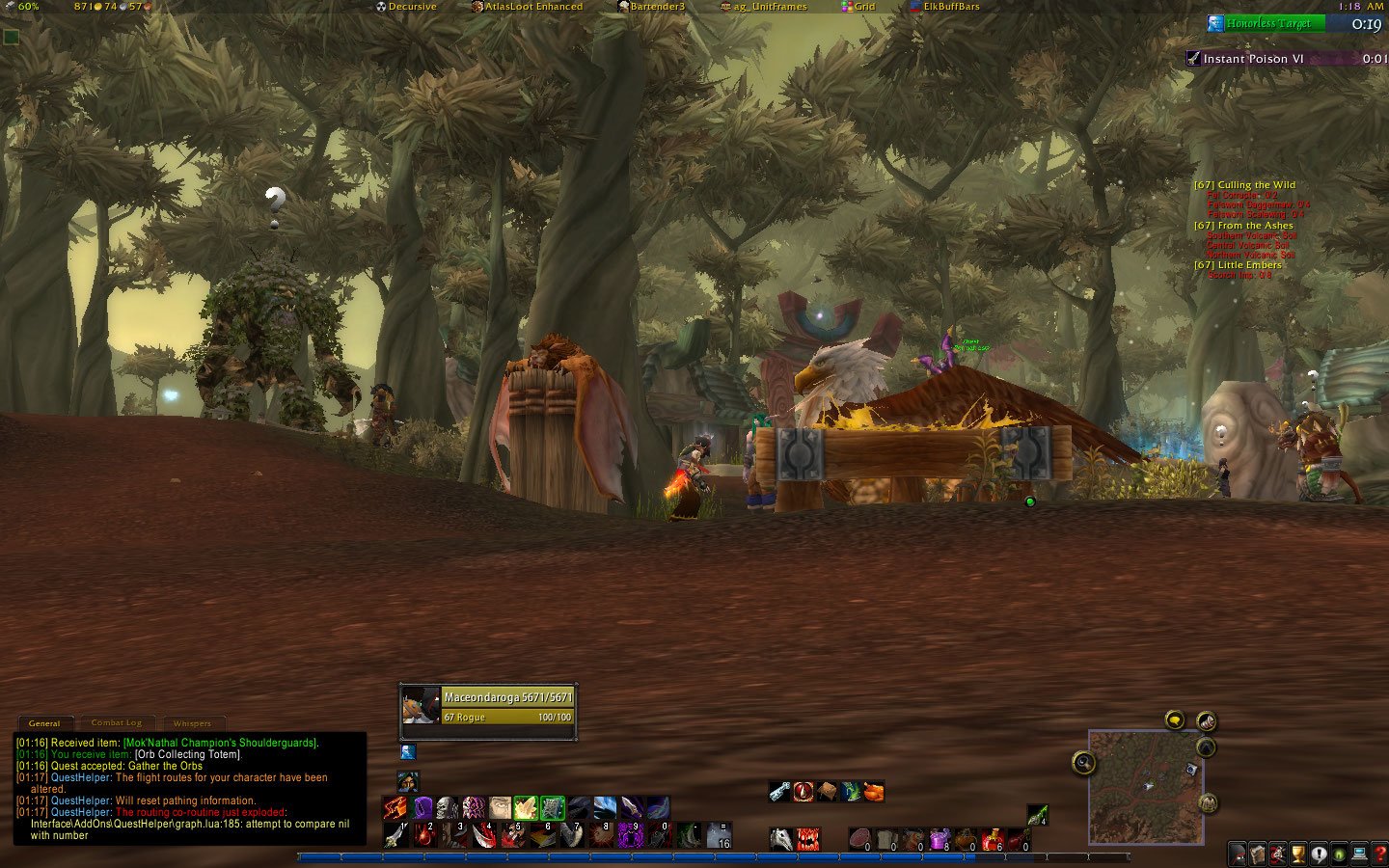Screen dimensions: 1389x868
Task: Click the blue experience bar
Action: [675, 854]
